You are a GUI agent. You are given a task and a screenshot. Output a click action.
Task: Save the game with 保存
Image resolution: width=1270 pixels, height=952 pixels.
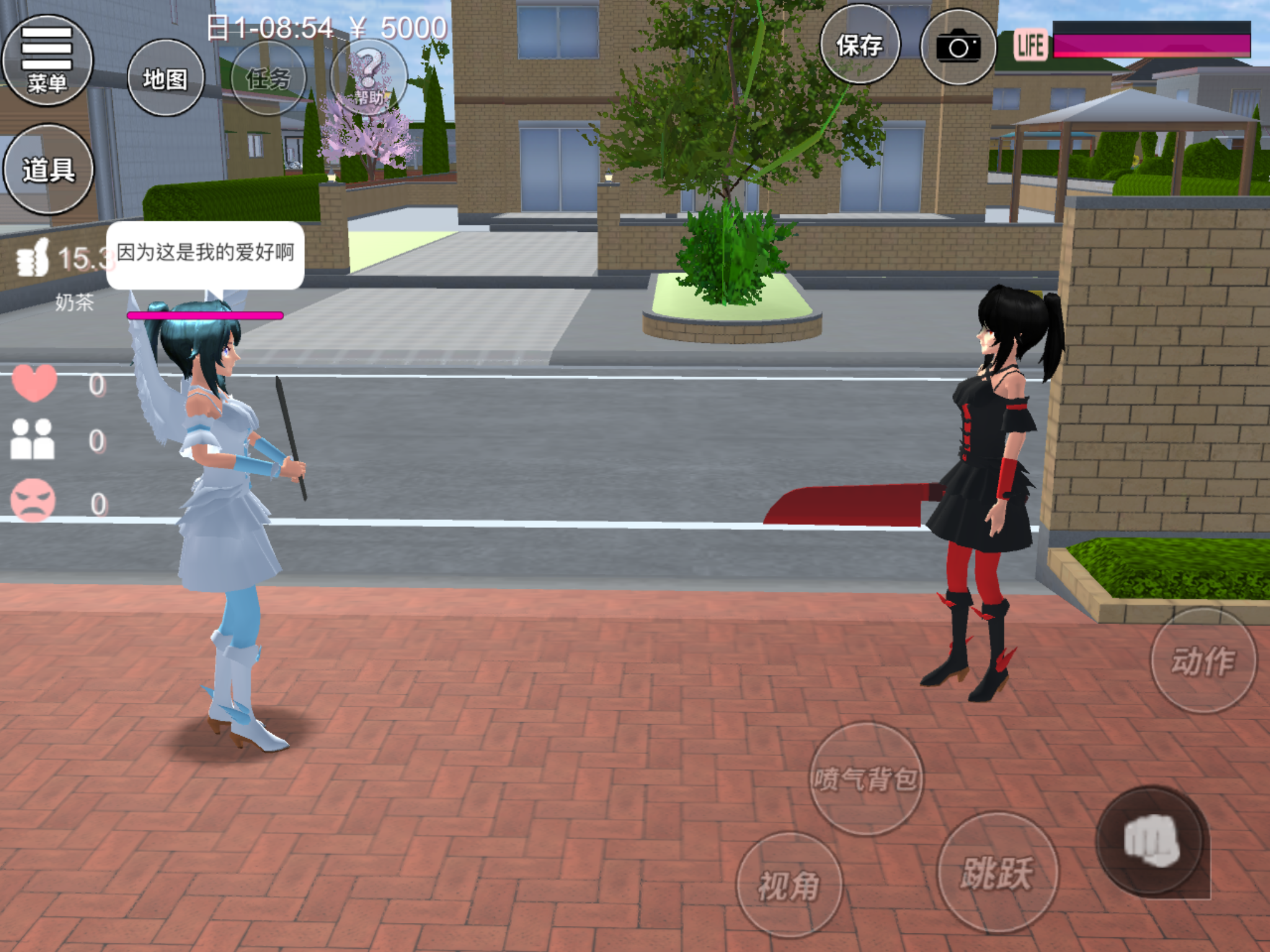[x=859, y=45]
